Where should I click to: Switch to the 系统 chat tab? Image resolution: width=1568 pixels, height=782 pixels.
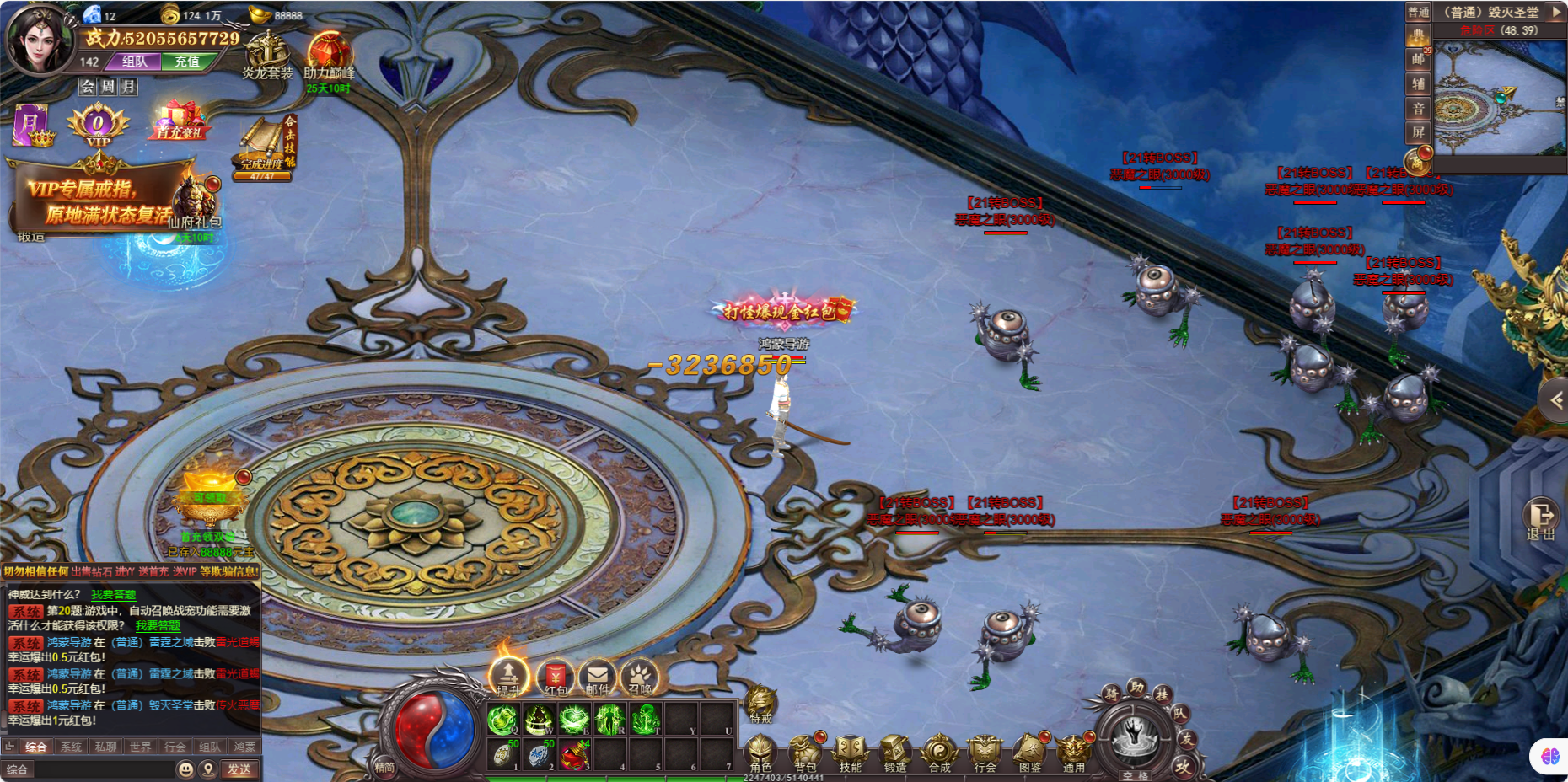coord(72,747)
